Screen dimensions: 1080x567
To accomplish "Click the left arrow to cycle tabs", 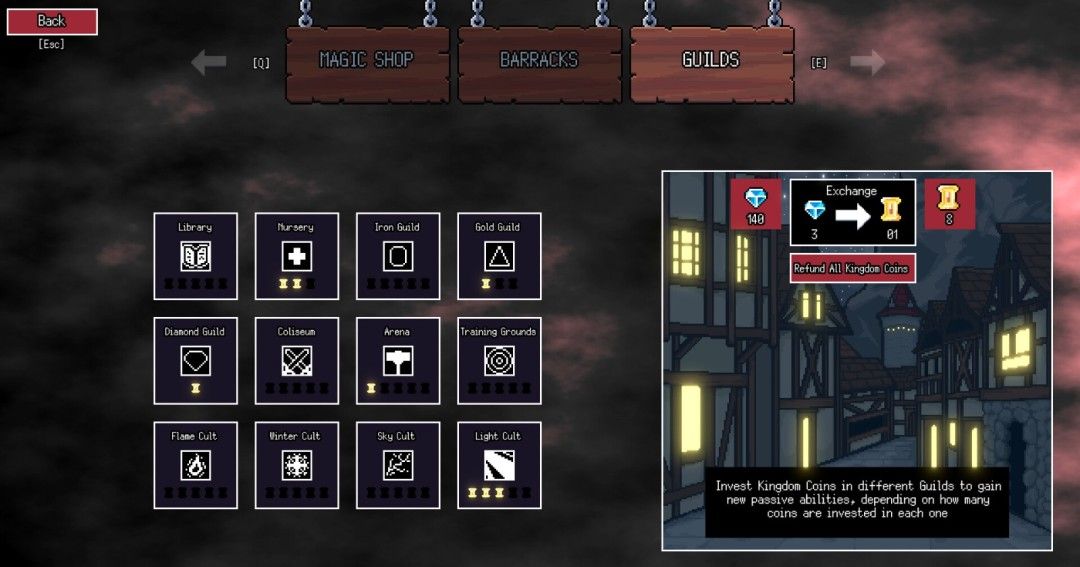I will point(209,63).
